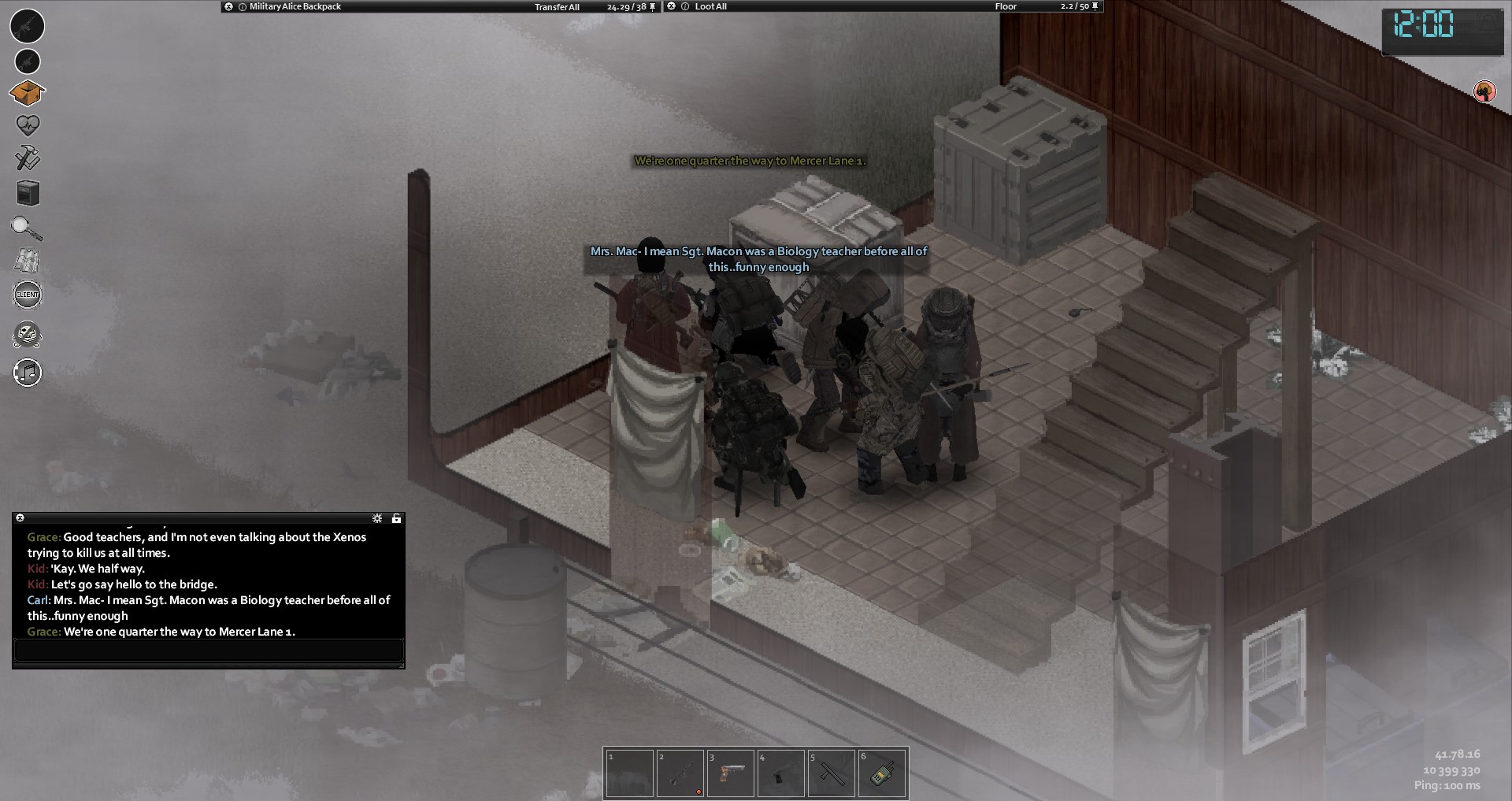Viewport: 1512px width, 801px height.
Task: Click the skull and crossbones icon
Action: point(28,335)
